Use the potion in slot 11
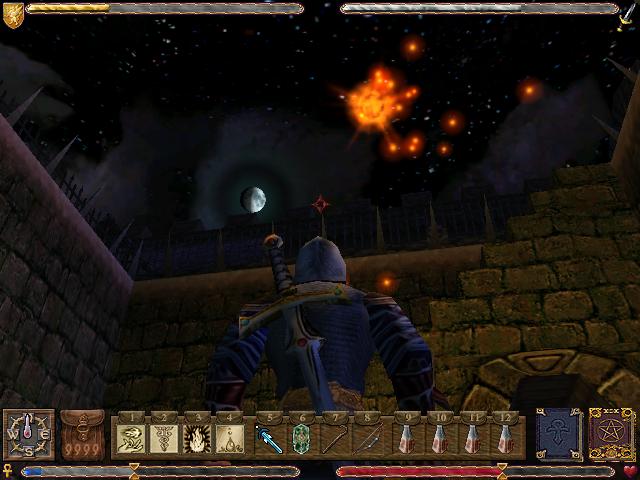The width and height of the screenshot is (640, 480). point(473,438)
